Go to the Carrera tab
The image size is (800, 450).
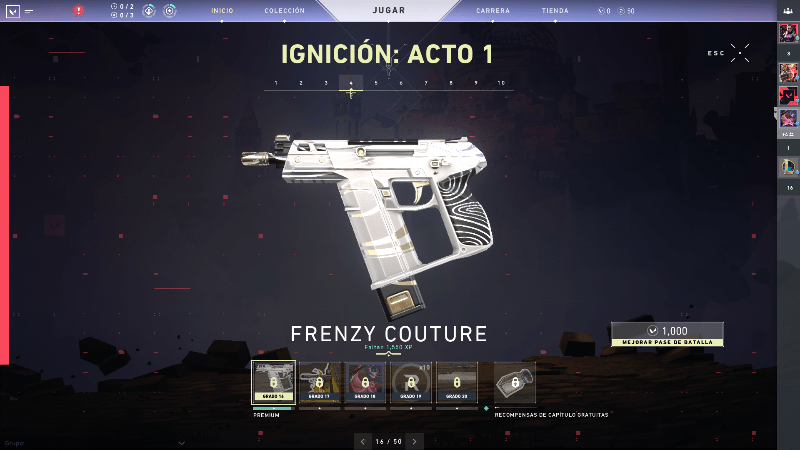pos(493,11)
